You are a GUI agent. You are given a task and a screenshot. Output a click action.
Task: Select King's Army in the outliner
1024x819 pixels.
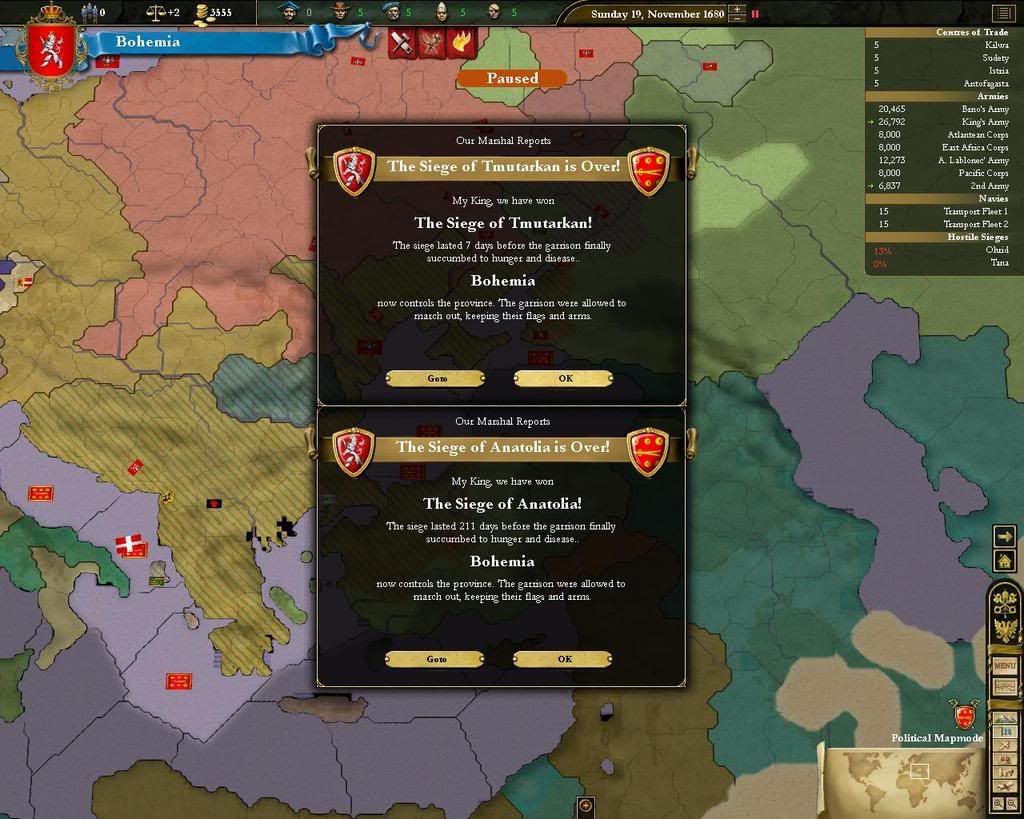coord(985,122)
